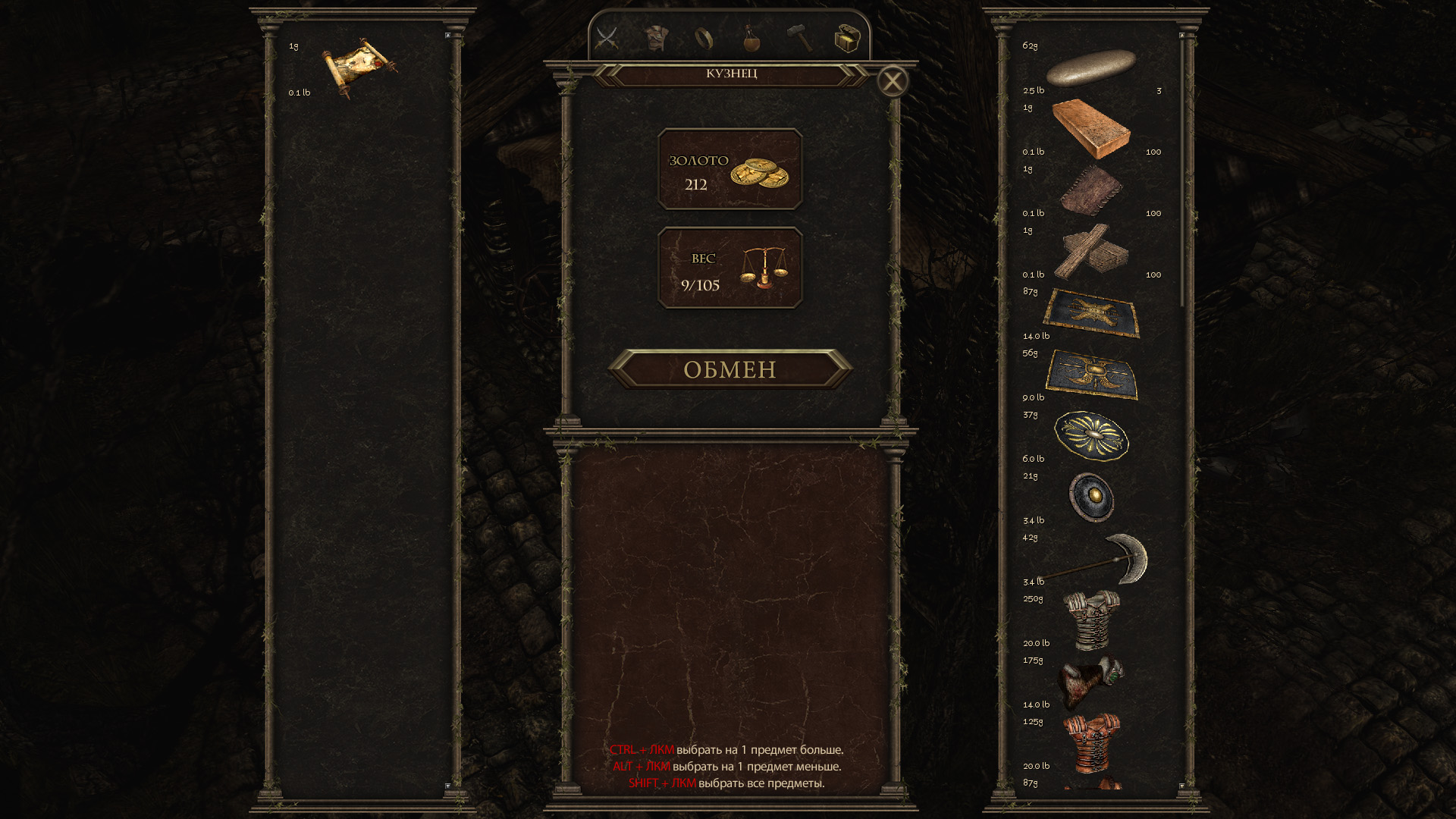This screenshot has height=819, width=1456.
Task: Switch to the crossed swords weapons tab
Action: click(607, 38)
